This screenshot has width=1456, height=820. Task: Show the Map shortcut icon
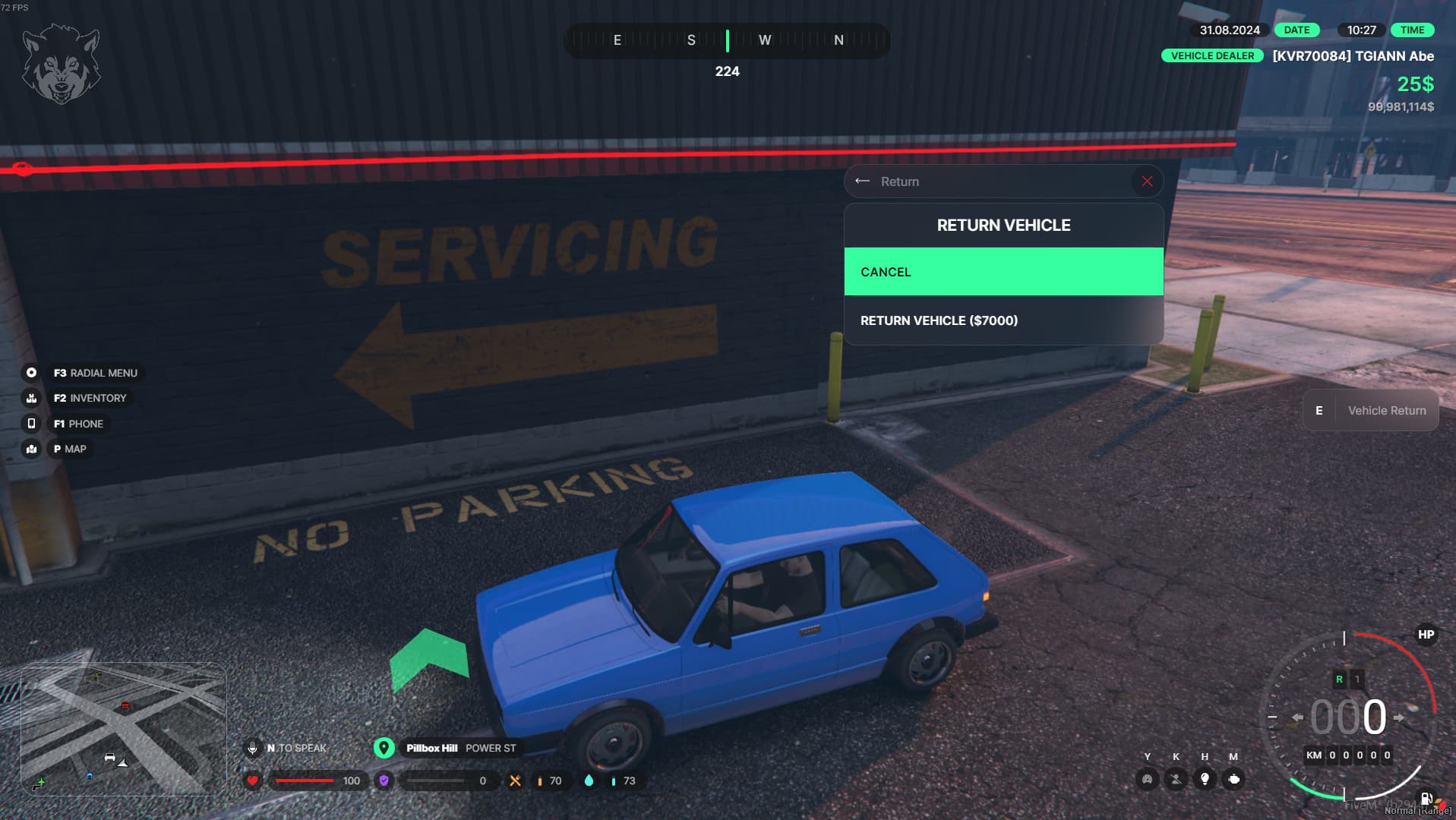pyautogui.click(x=31, y=449)
